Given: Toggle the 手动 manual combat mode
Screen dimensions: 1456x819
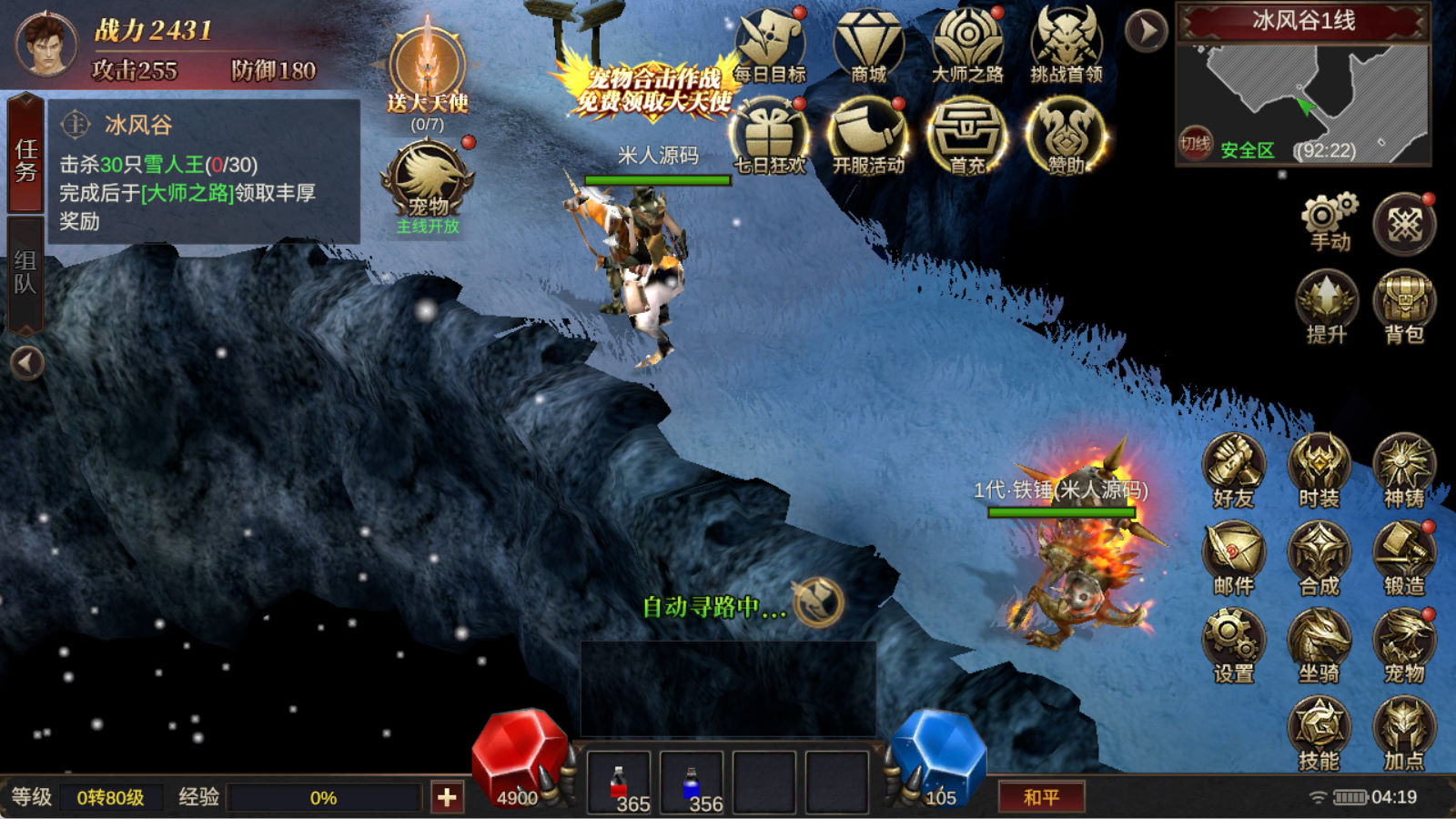Looking at the screenshot, I should click(1330, 221).
